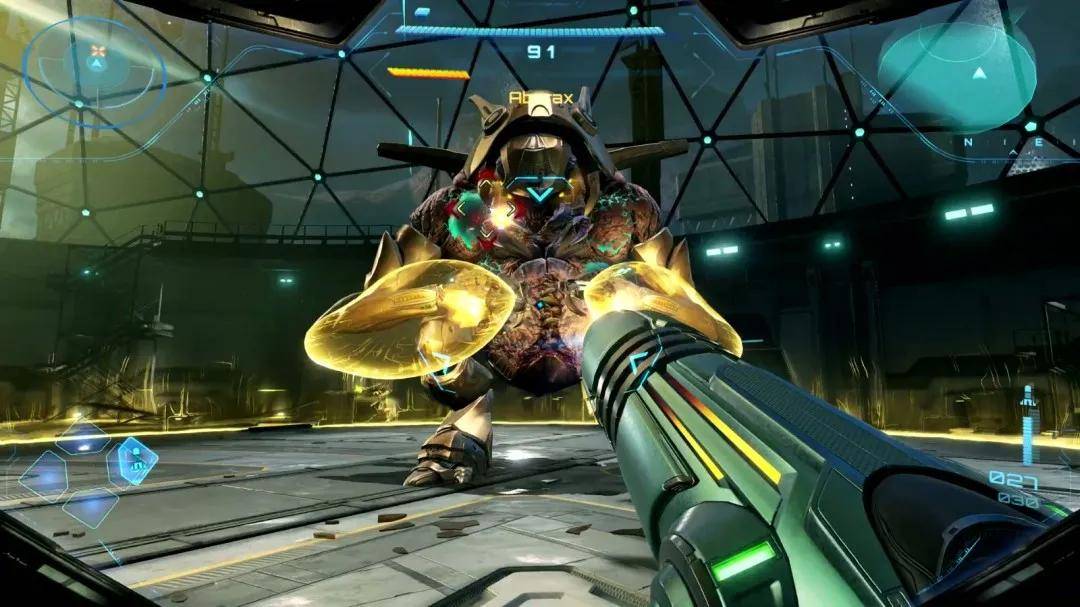
Task: Select the highlighted hexagonal ability slot
Action: click(x=132, y=461)
